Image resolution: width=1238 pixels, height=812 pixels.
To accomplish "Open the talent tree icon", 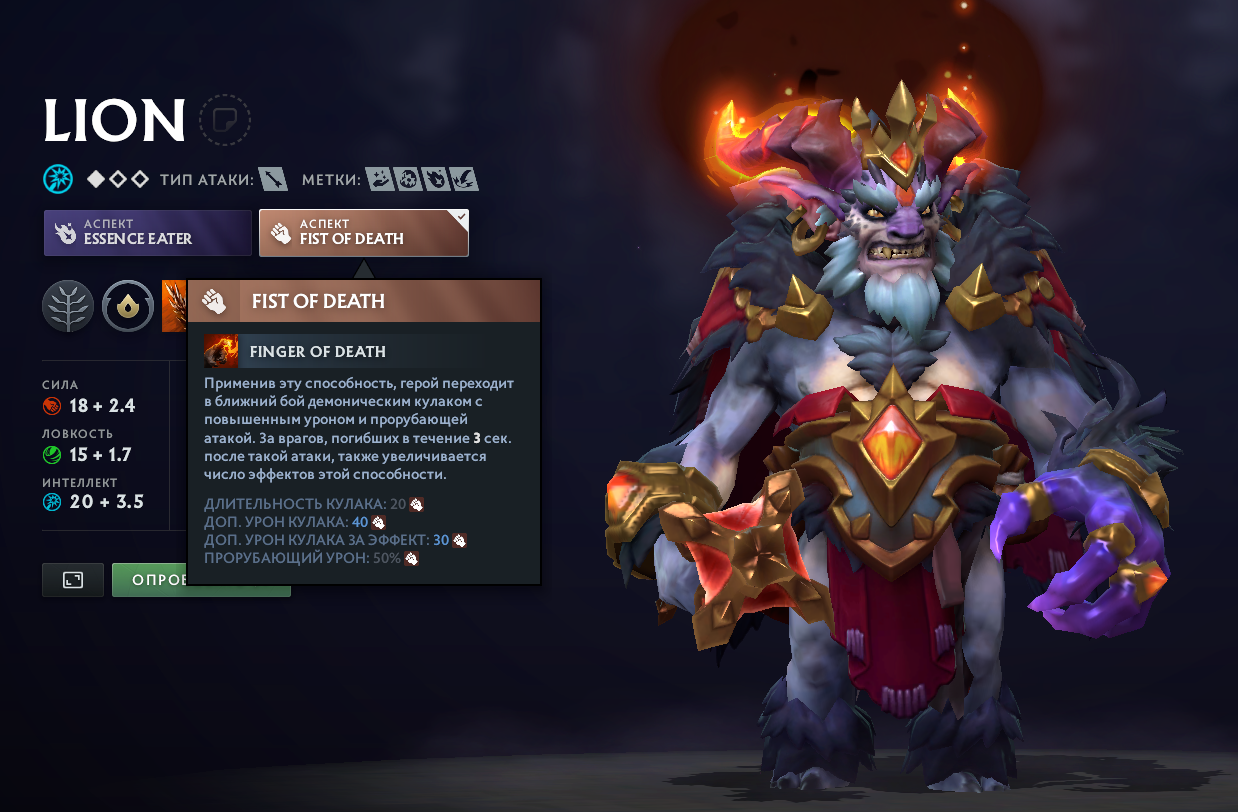I will tap(68, 306).
